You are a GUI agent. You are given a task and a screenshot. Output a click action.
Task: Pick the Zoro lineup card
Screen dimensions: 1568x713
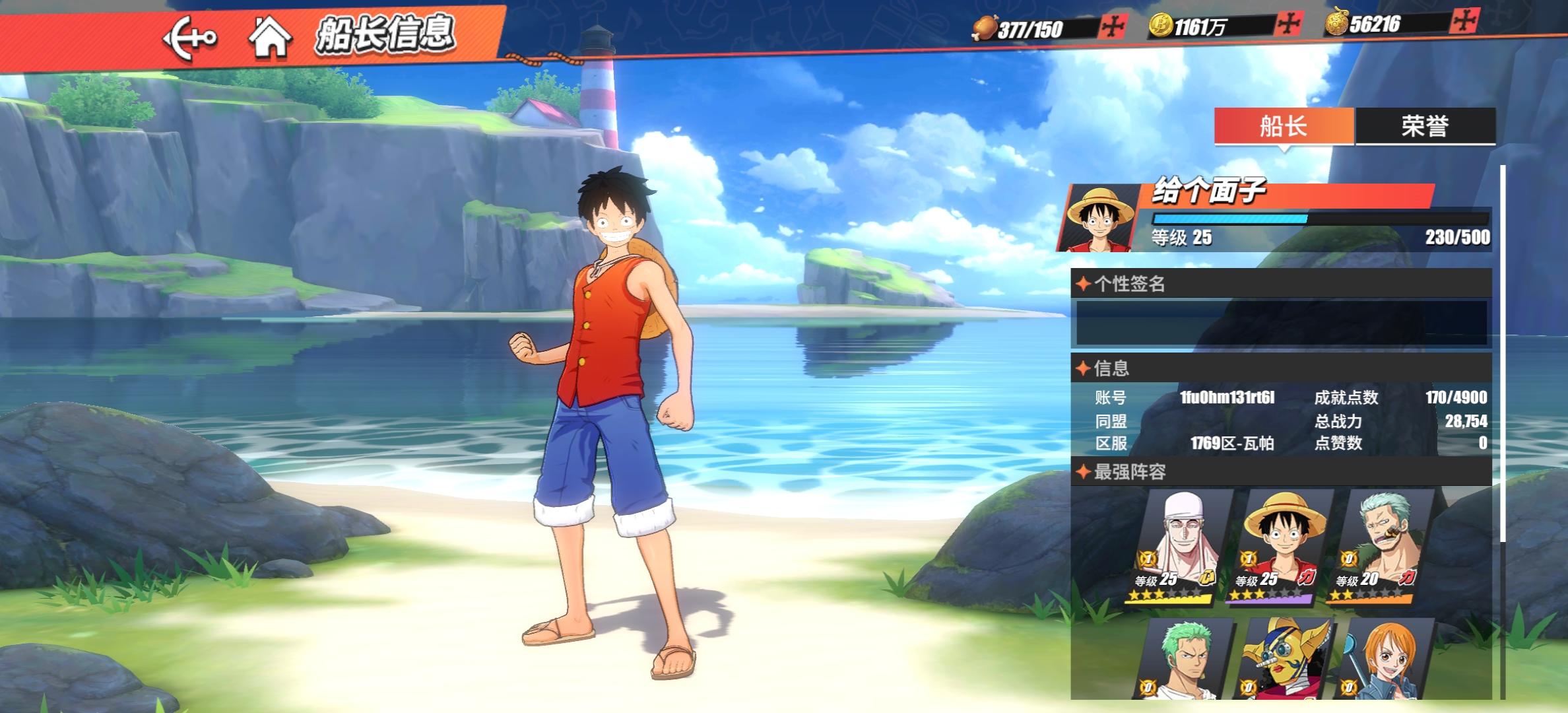(1181, 660)
